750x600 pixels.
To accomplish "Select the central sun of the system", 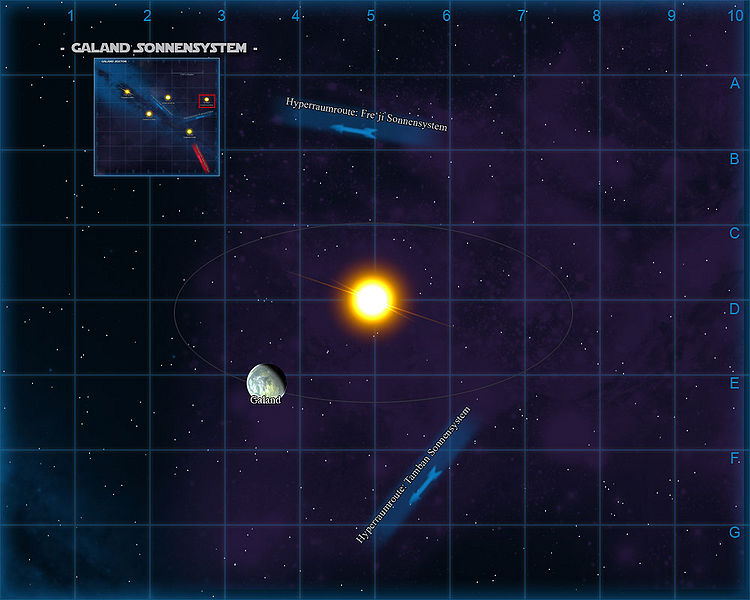I will tap(371, 298).
